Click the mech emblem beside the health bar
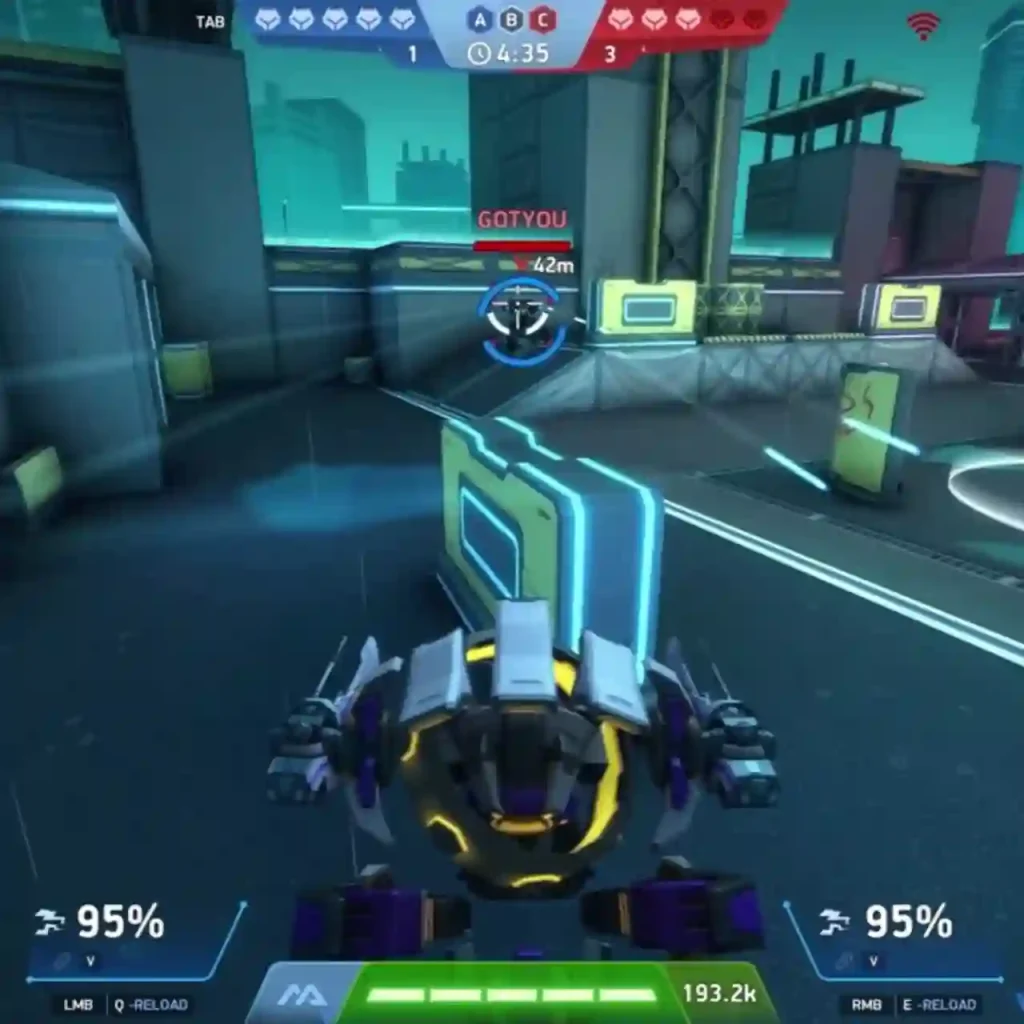 pyautogui.click(x=296, y=995)
